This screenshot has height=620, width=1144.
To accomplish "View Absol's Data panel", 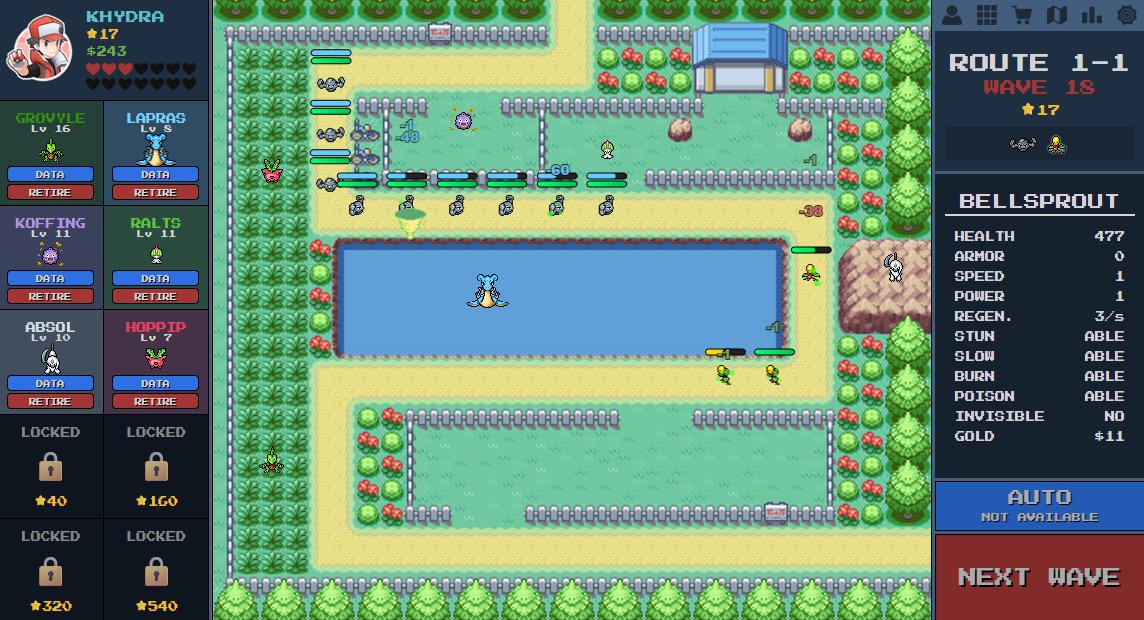I will pyautogui.click(x=50, y=383).
